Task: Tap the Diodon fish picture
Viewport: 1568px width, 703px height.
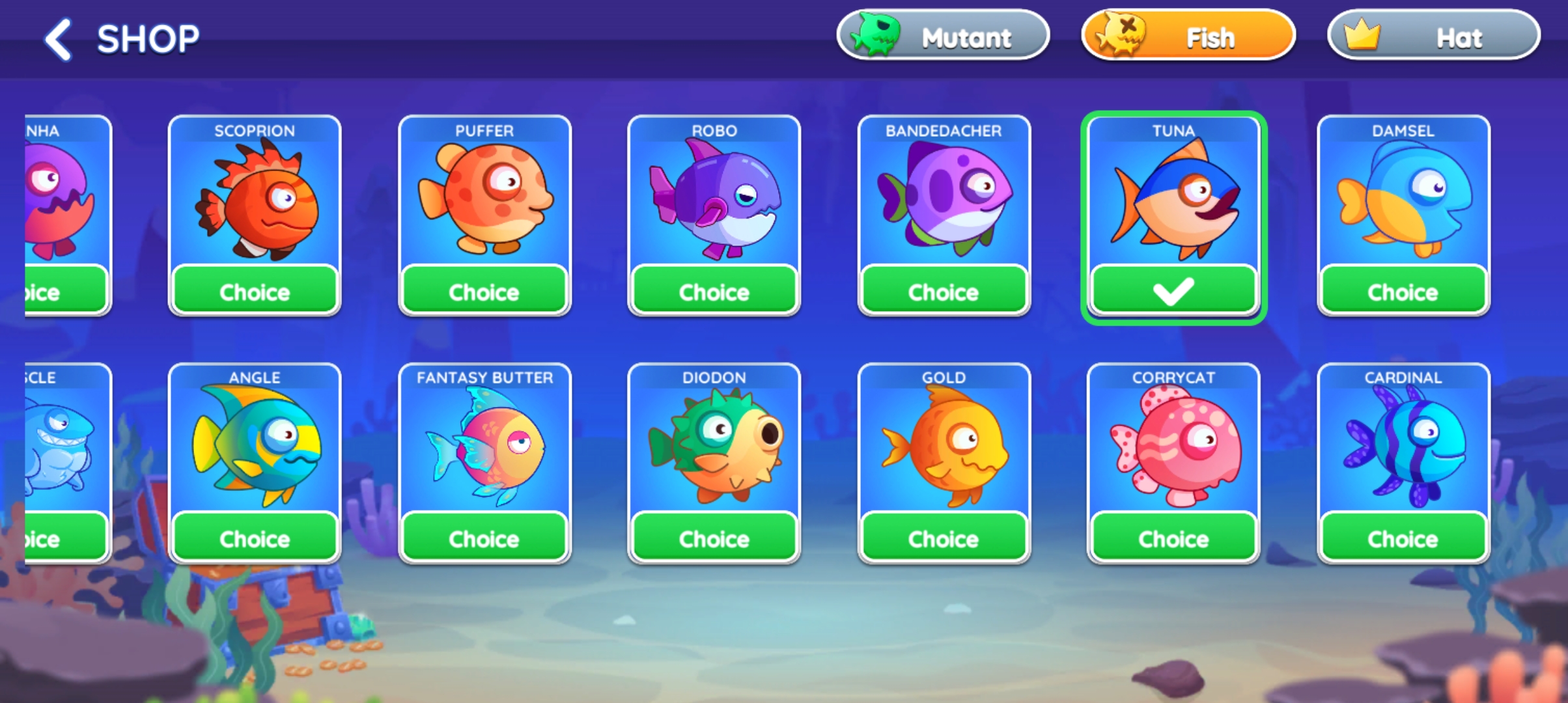Action: pyautogui.click(x=714, y=446)
